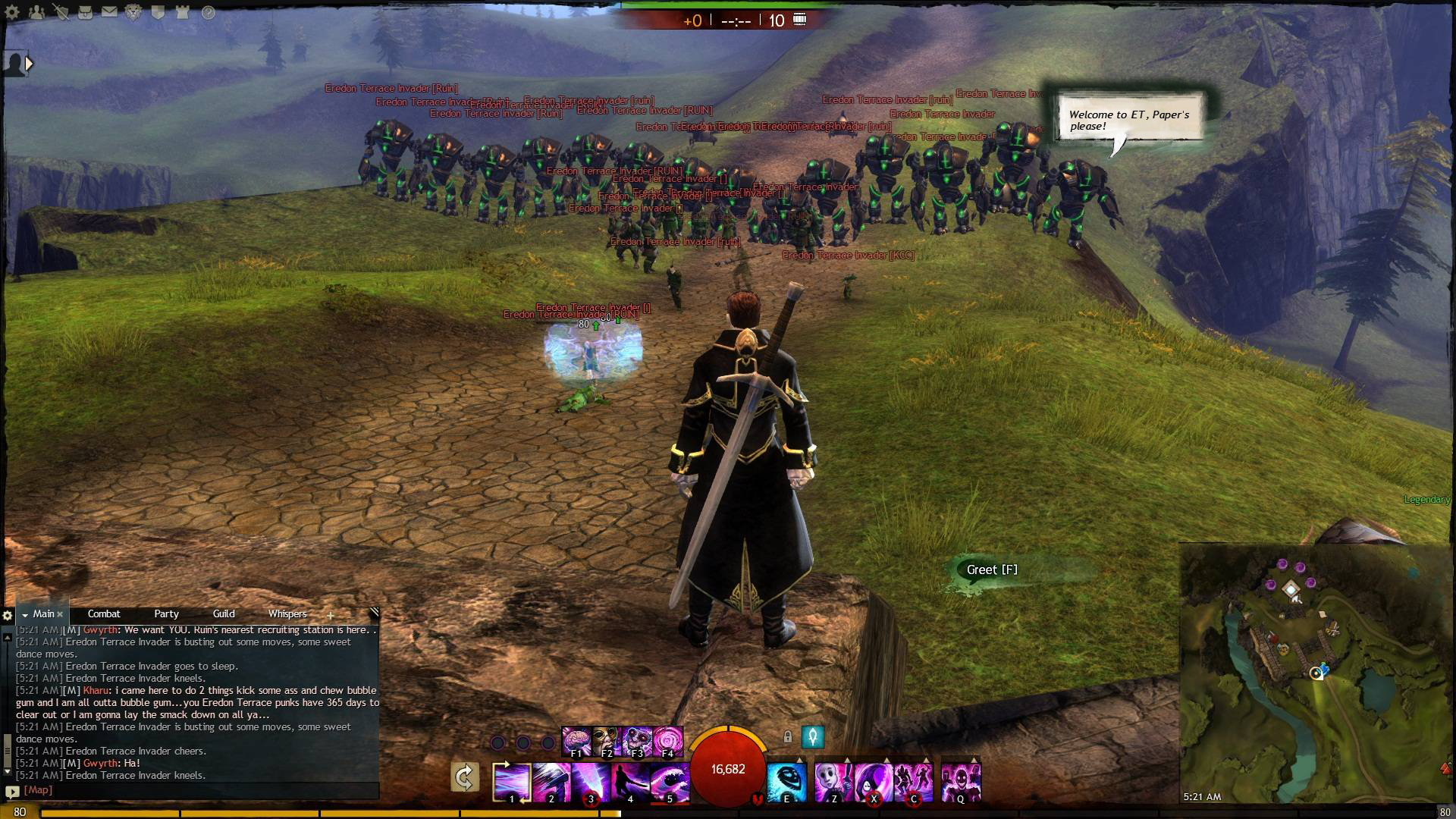Swap weapons with the circular arrows button

(x=464, y=777)
